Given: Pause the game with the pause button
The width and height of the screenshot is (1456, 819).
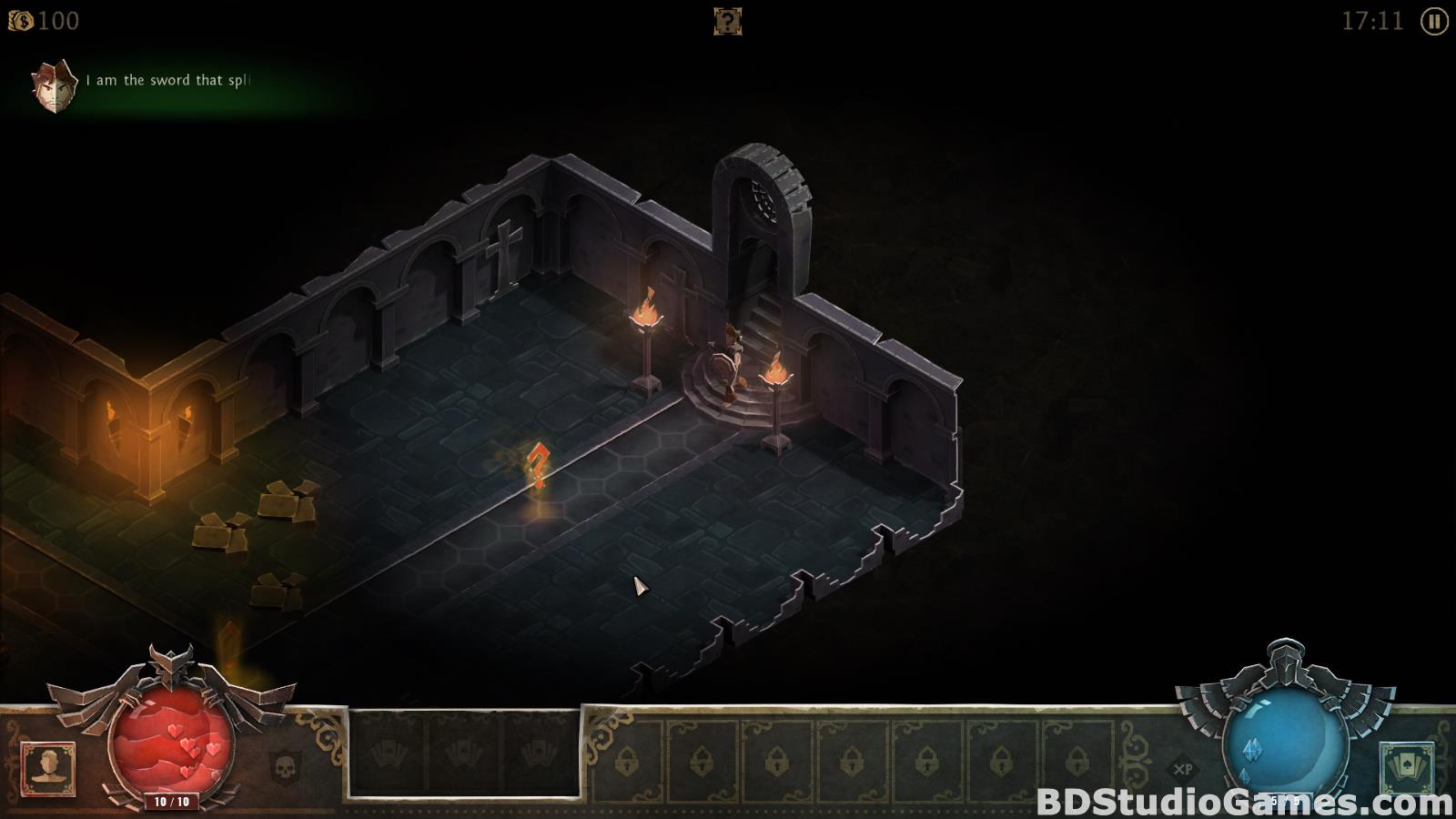Looking at the screenshot, I should pyautogui.click(x=1434, y=21).
